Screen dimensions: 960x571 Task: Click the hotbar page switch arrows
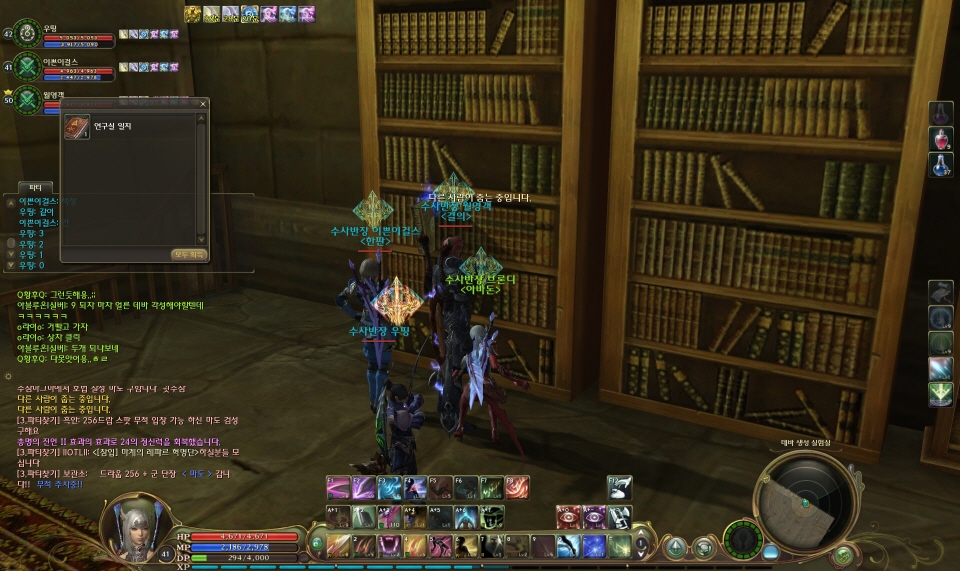coord(642,546)
